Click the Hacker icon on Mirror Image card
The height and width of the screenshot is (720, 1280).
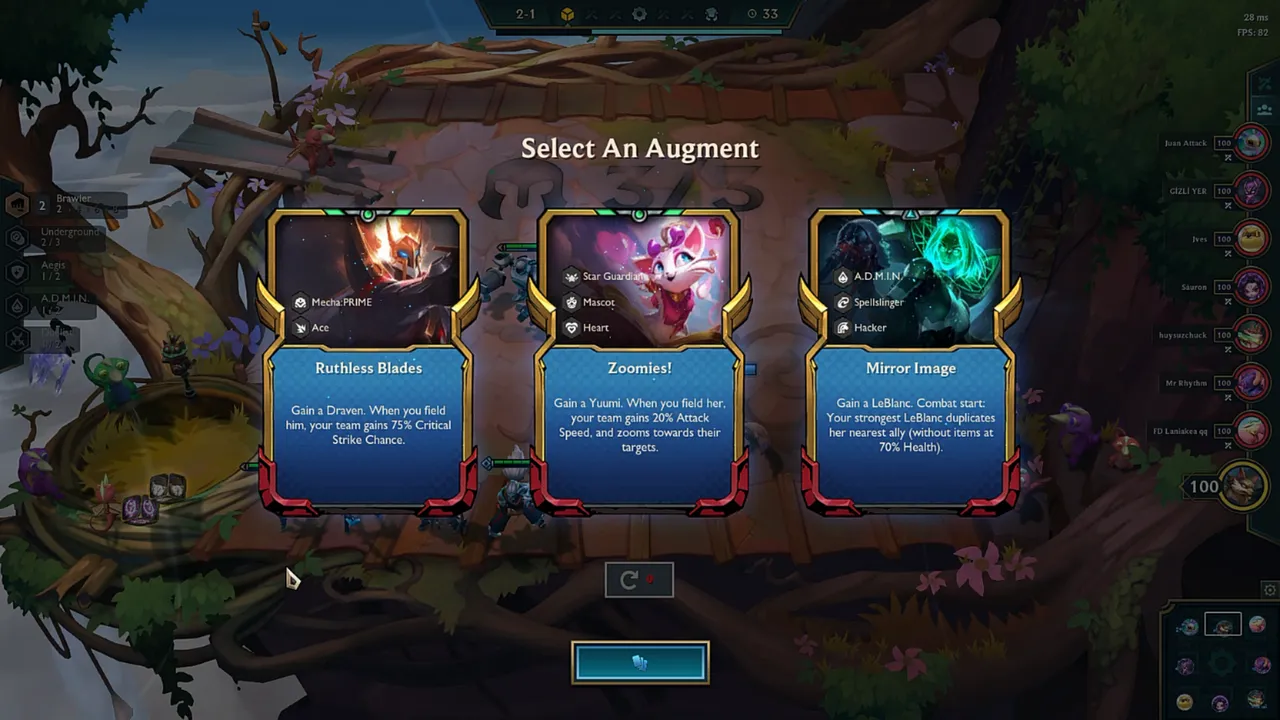843,327
